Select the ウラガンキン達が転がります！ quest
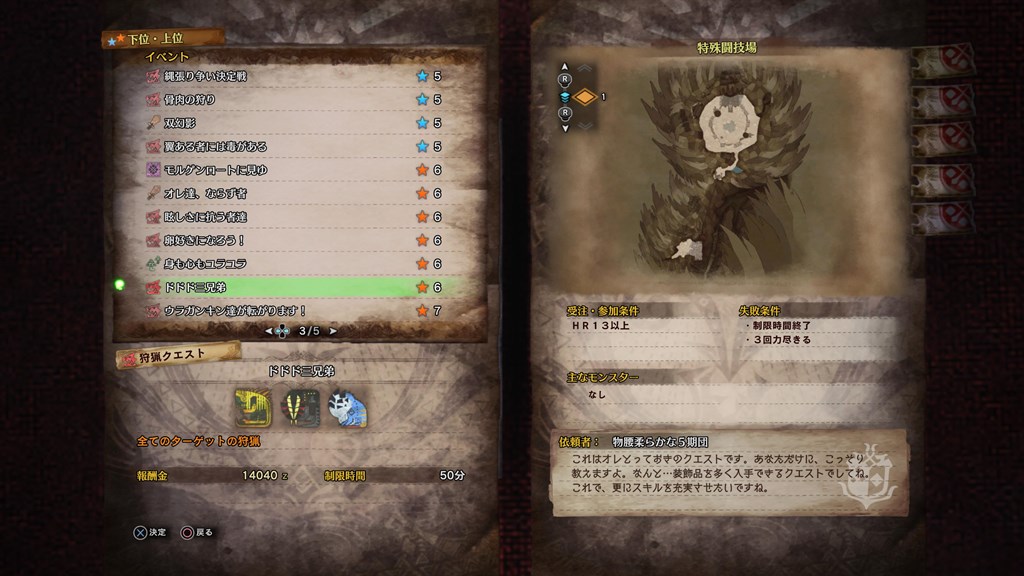Screen dimensions: 1024x576 (x=290, y=311)
